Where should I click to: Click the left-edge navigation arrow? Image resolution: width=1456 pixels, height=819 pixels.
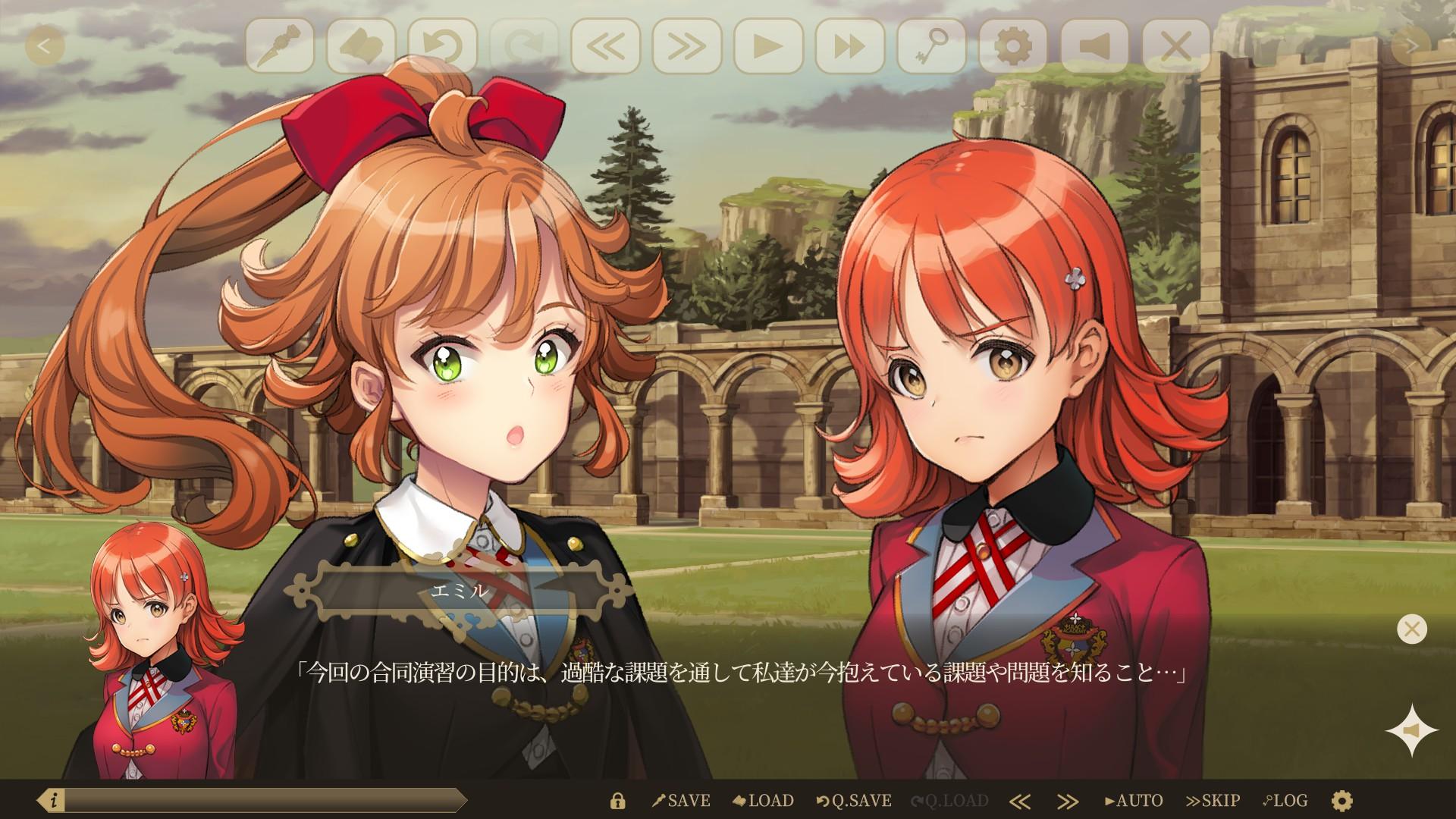(x=45, y=45)
